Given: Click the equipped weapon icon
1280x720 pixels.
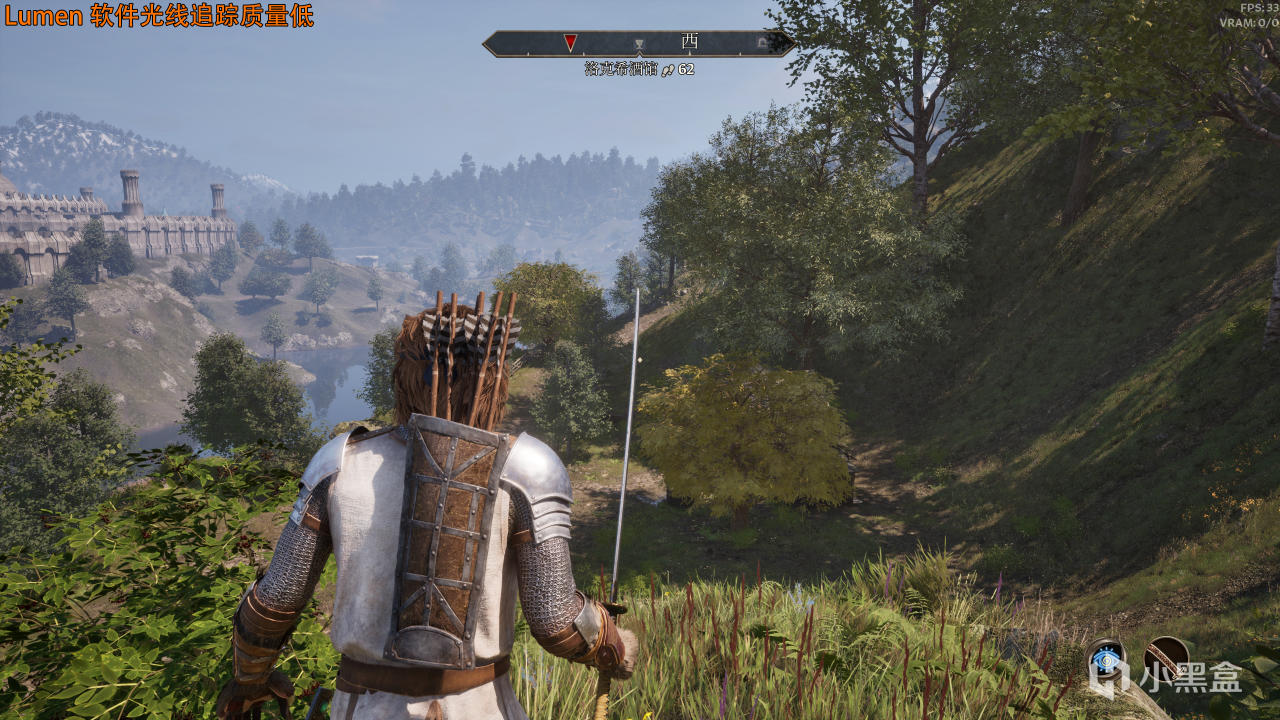Looking at the screenshot, I should click(1165, 657).
